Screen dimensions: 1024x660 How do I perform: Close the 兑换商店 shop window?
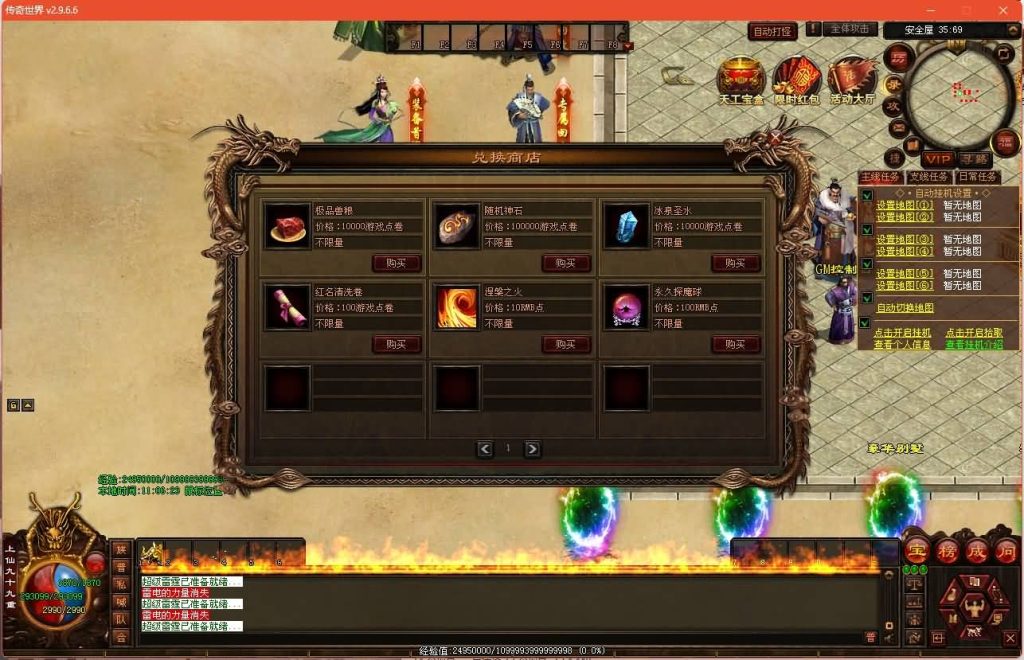click(x=776, y=138)
